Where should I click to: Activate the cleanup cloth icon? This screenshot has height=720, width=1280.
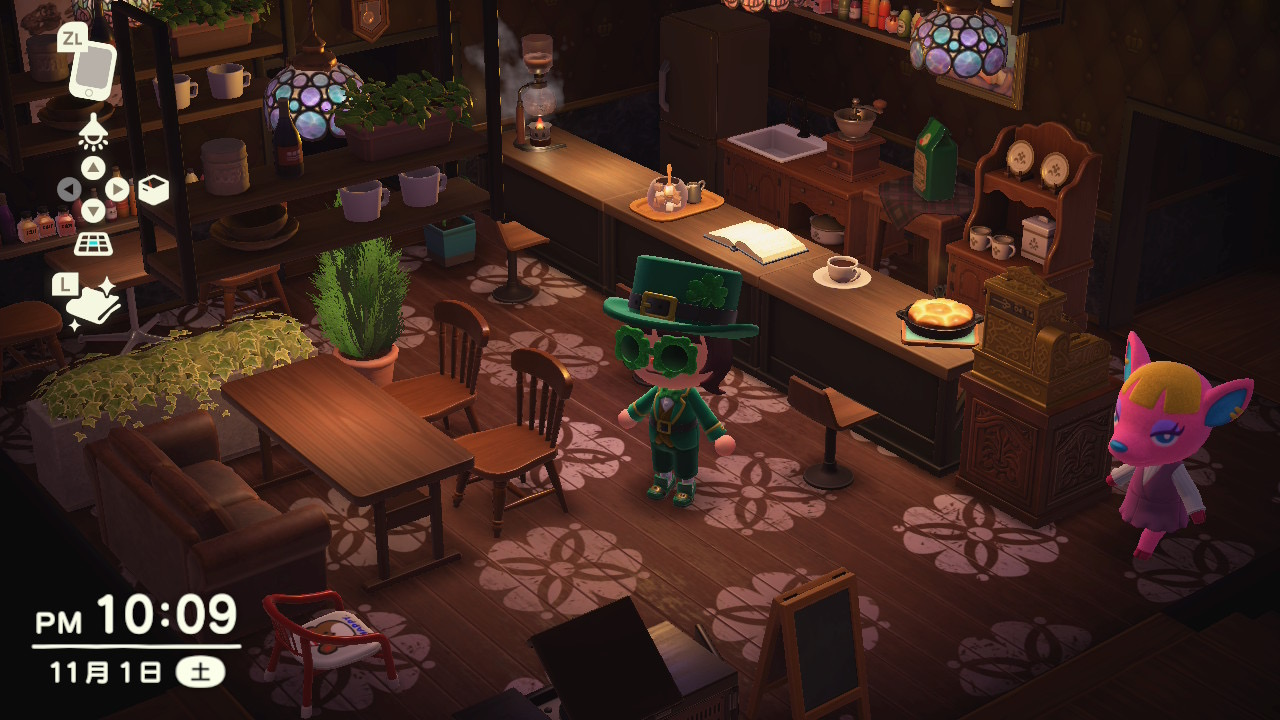[x=94, y=306]
